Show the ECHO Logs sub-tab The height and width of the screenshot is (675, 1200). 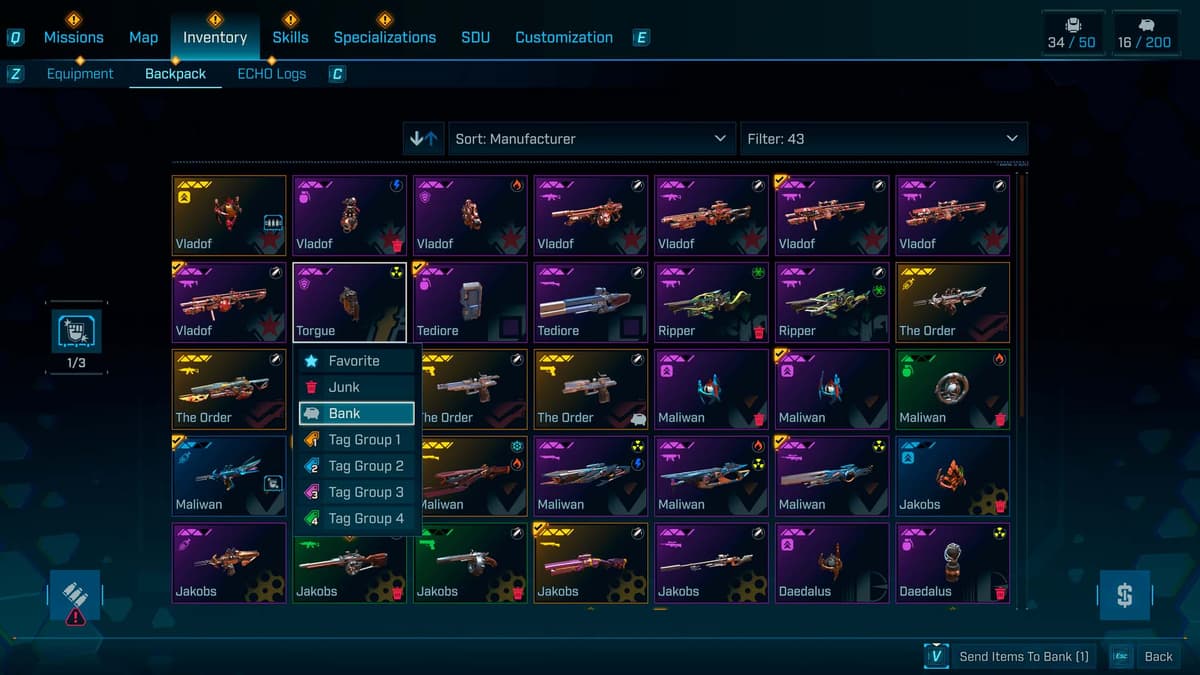point(271,74)
